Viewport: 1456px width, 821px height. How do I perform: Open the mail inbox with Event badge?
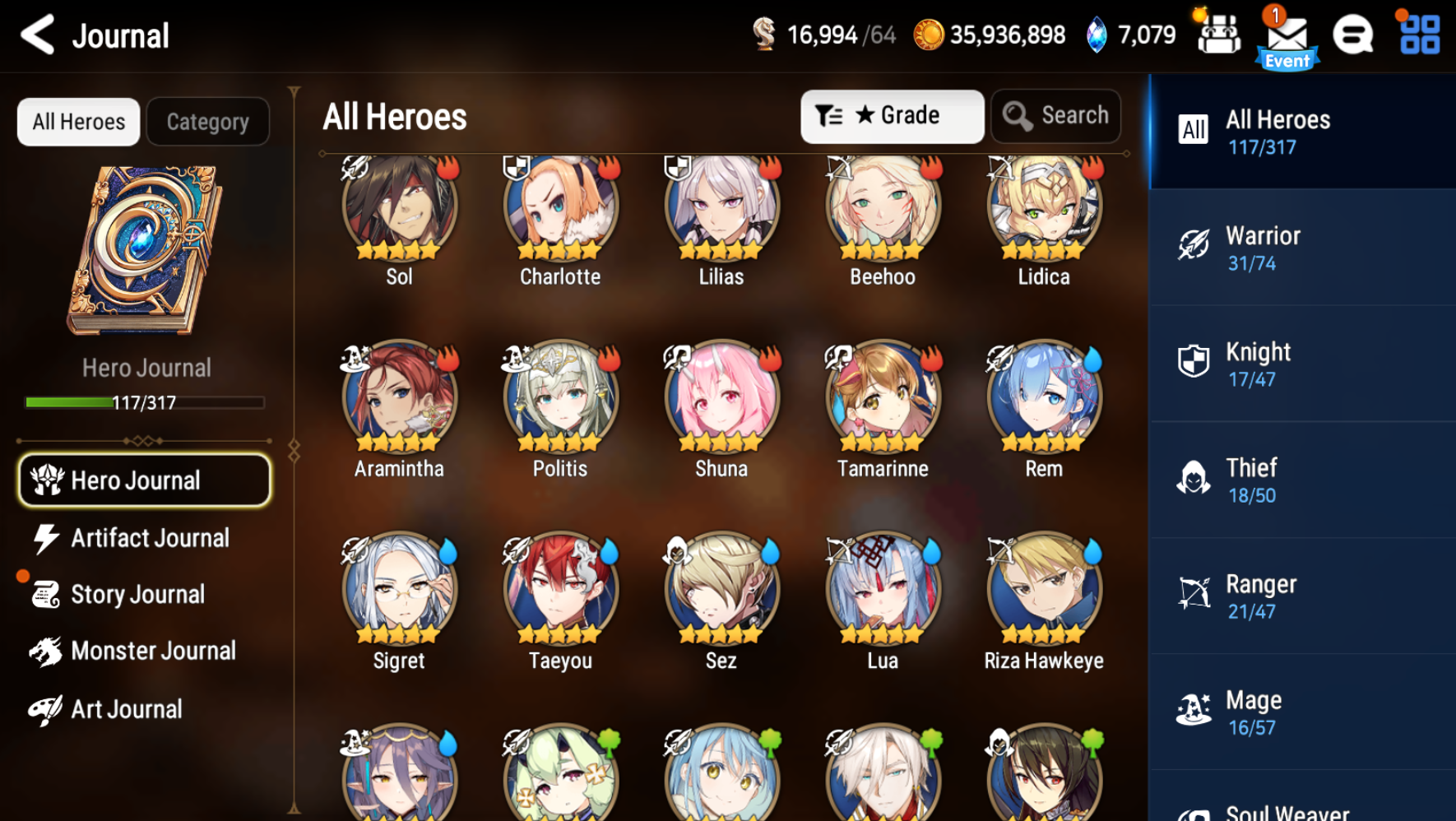[x=1286, y=35]
